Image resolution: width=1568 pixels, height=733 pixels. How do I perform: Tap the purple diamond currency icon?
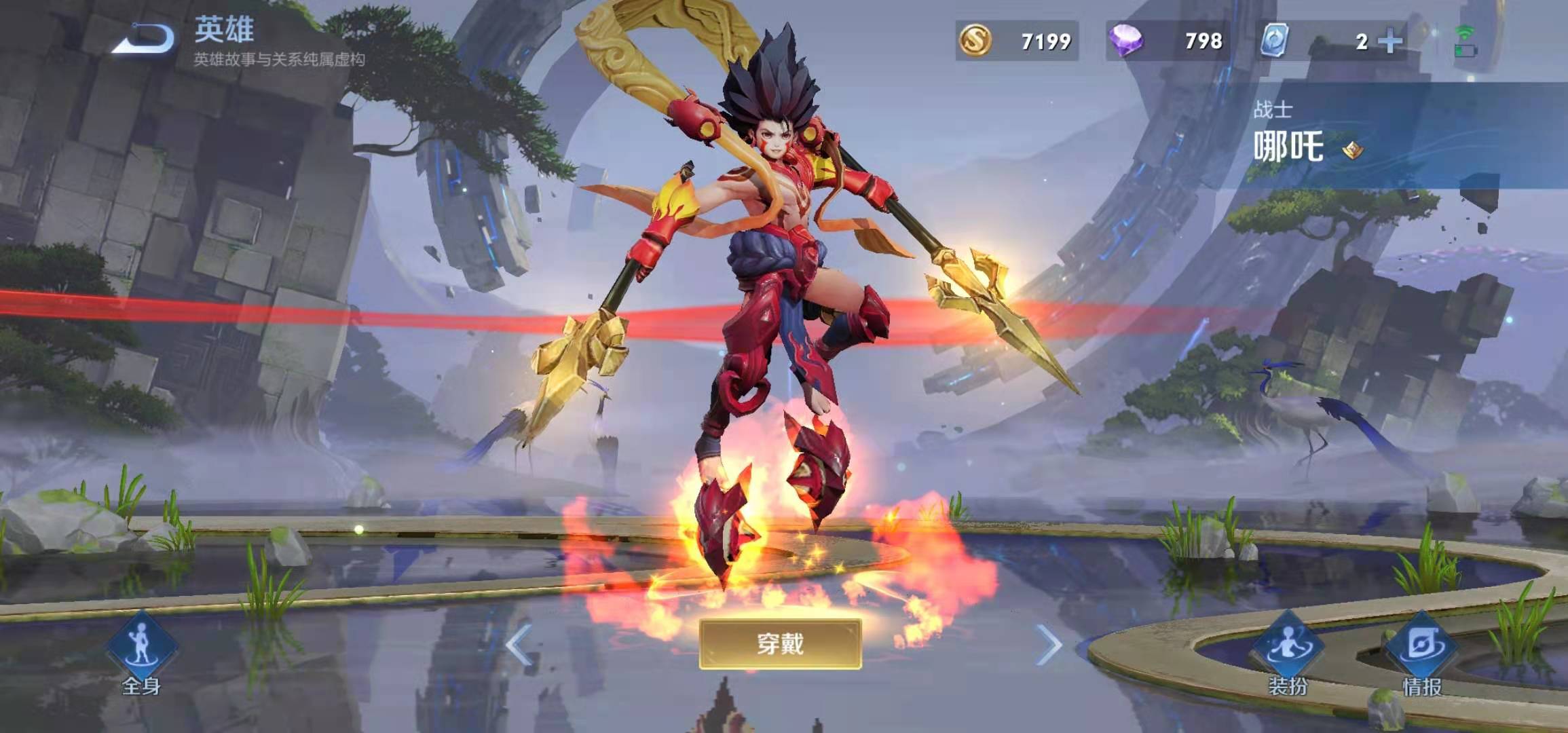coord(1125,41)
